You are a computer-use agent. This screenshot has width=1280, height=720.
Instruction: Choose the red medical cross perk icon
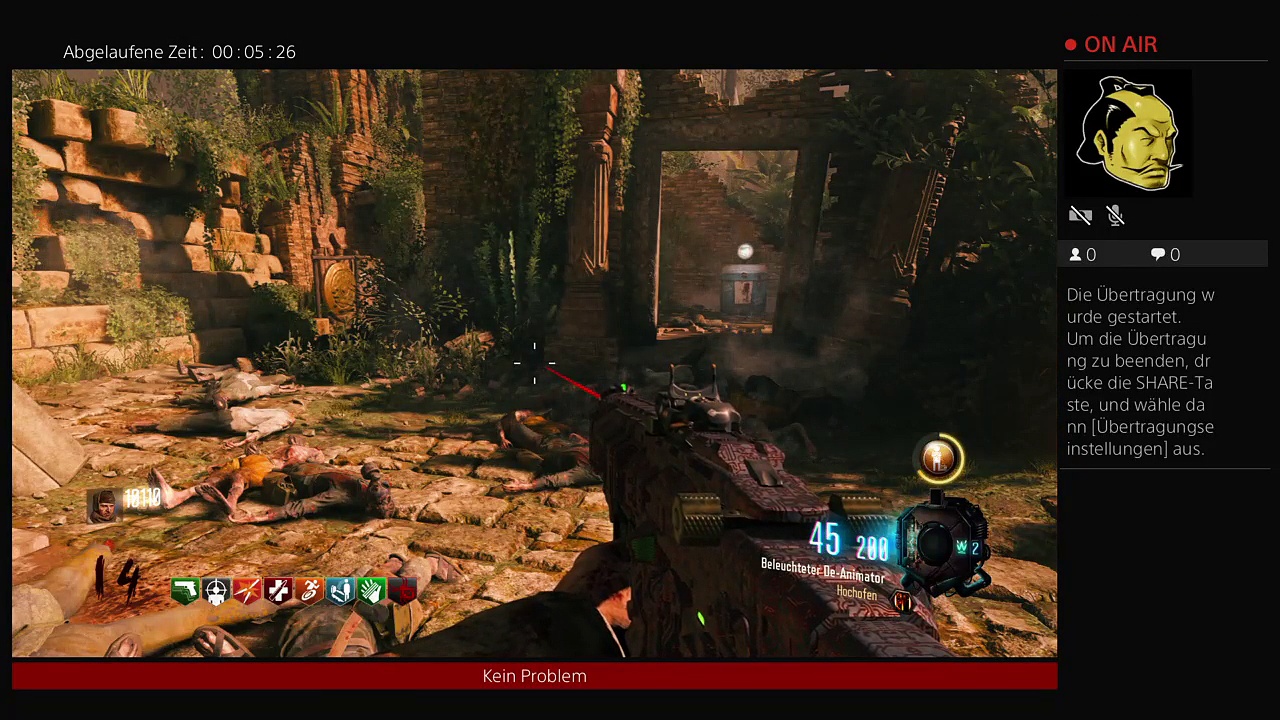(x=278, y=591)
